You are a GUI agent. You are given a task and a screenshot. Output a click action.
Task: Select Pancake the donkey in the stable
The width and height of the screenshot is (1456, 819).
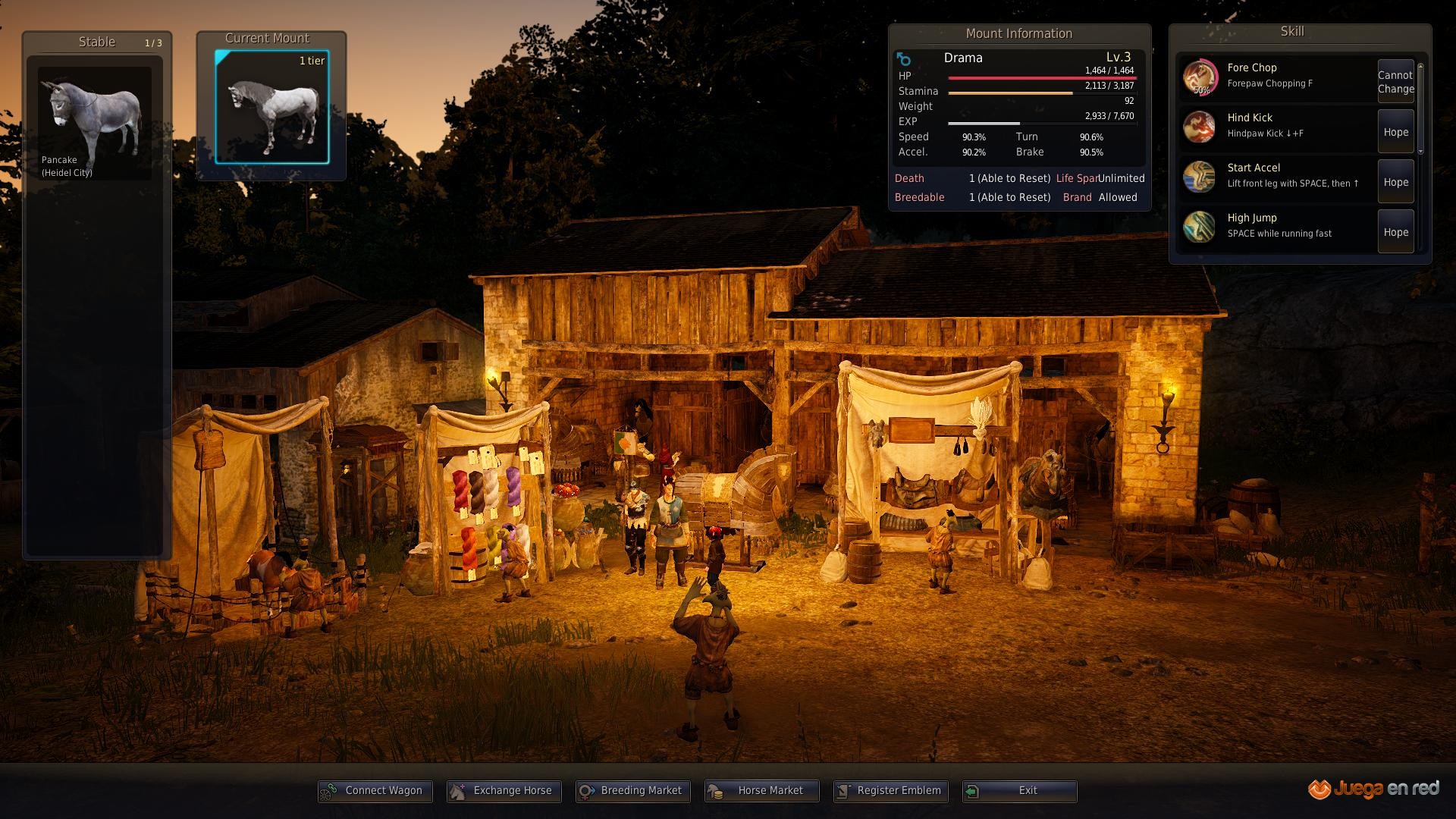95,123
